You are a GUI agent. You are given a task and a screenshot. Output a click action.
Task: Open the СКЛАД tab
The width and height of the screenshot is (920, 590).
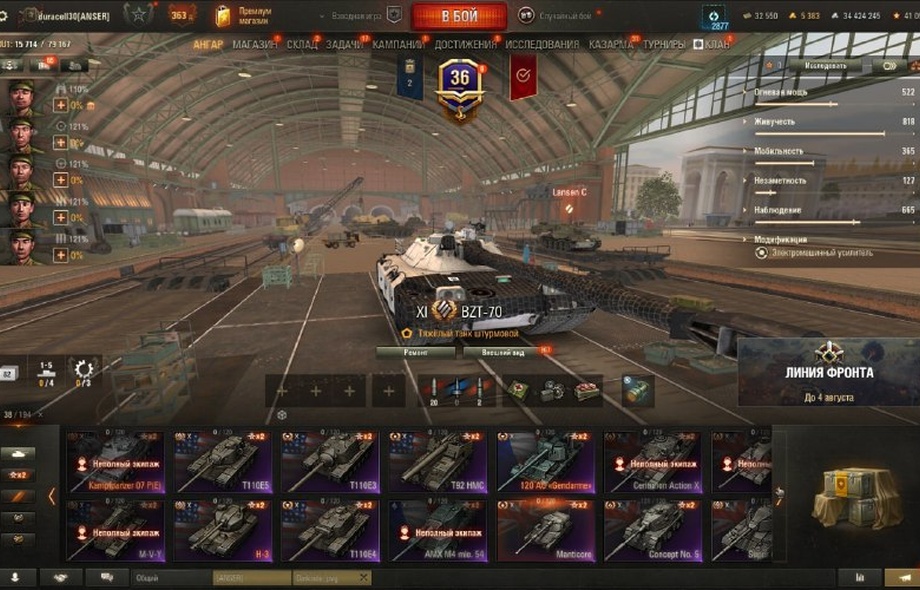[x=301, y=45]
